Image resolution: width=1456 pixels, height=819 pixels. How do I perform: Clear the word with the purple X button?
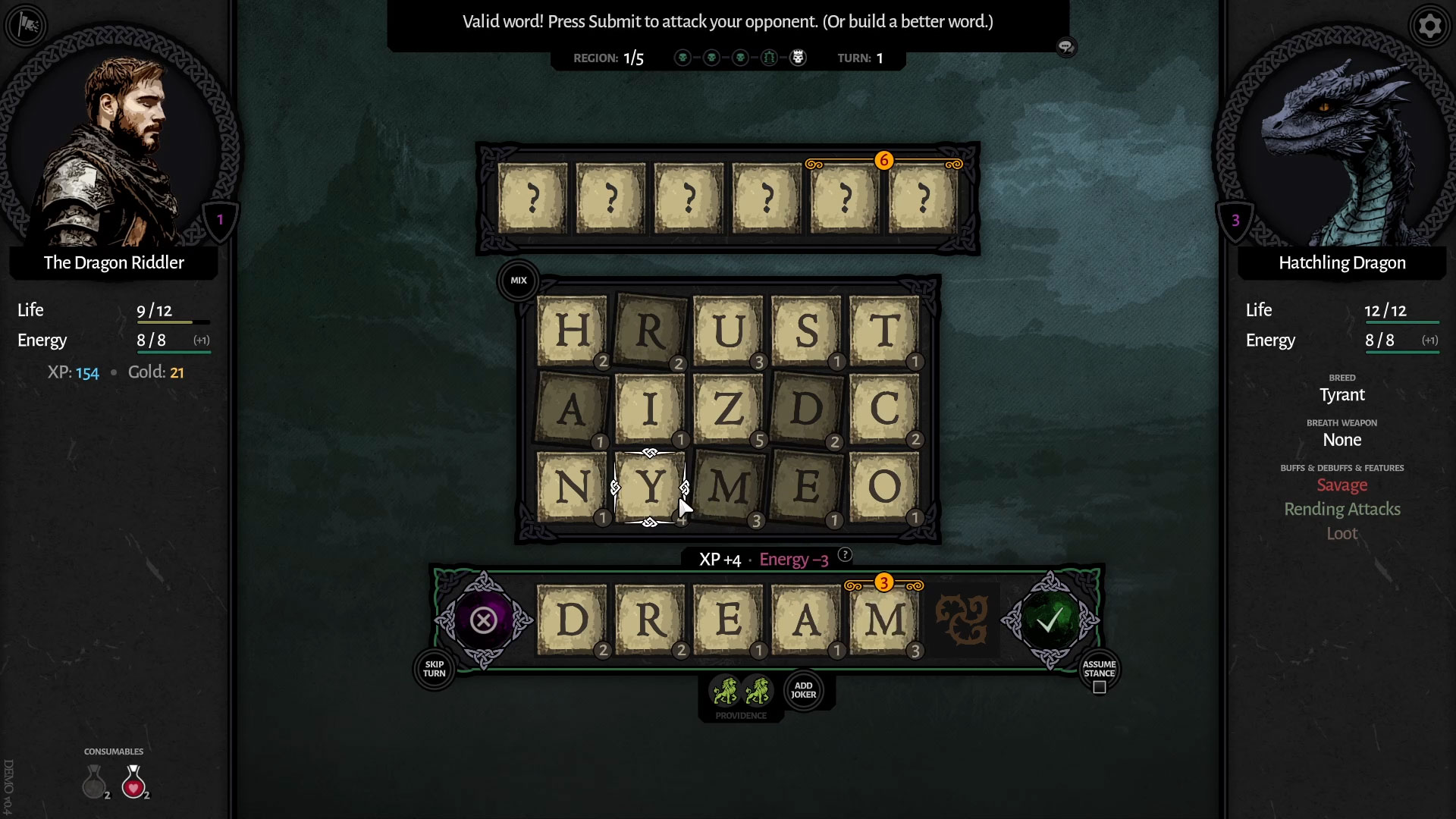(x=483, y=621)
